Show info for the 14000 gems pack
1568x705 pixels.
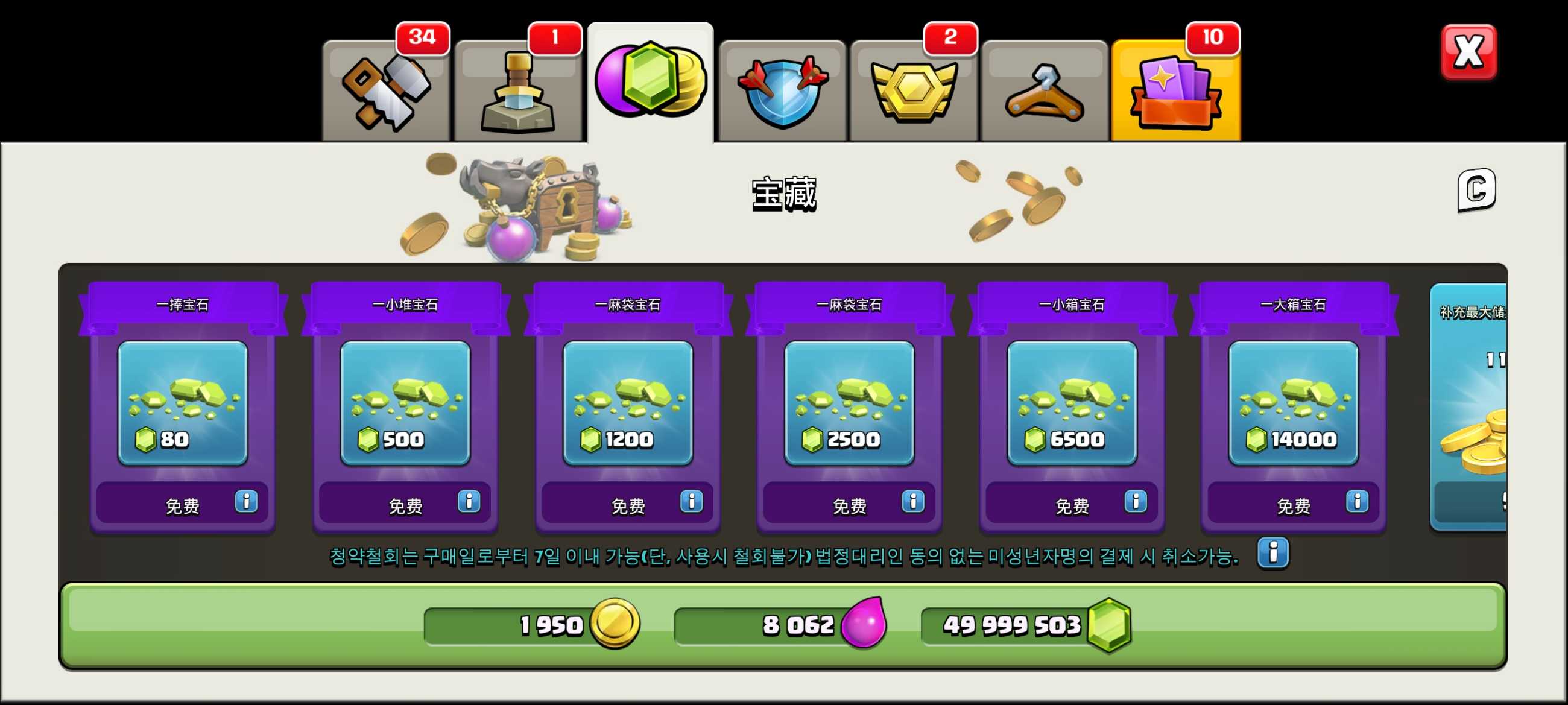click(x=1357, y=502)
